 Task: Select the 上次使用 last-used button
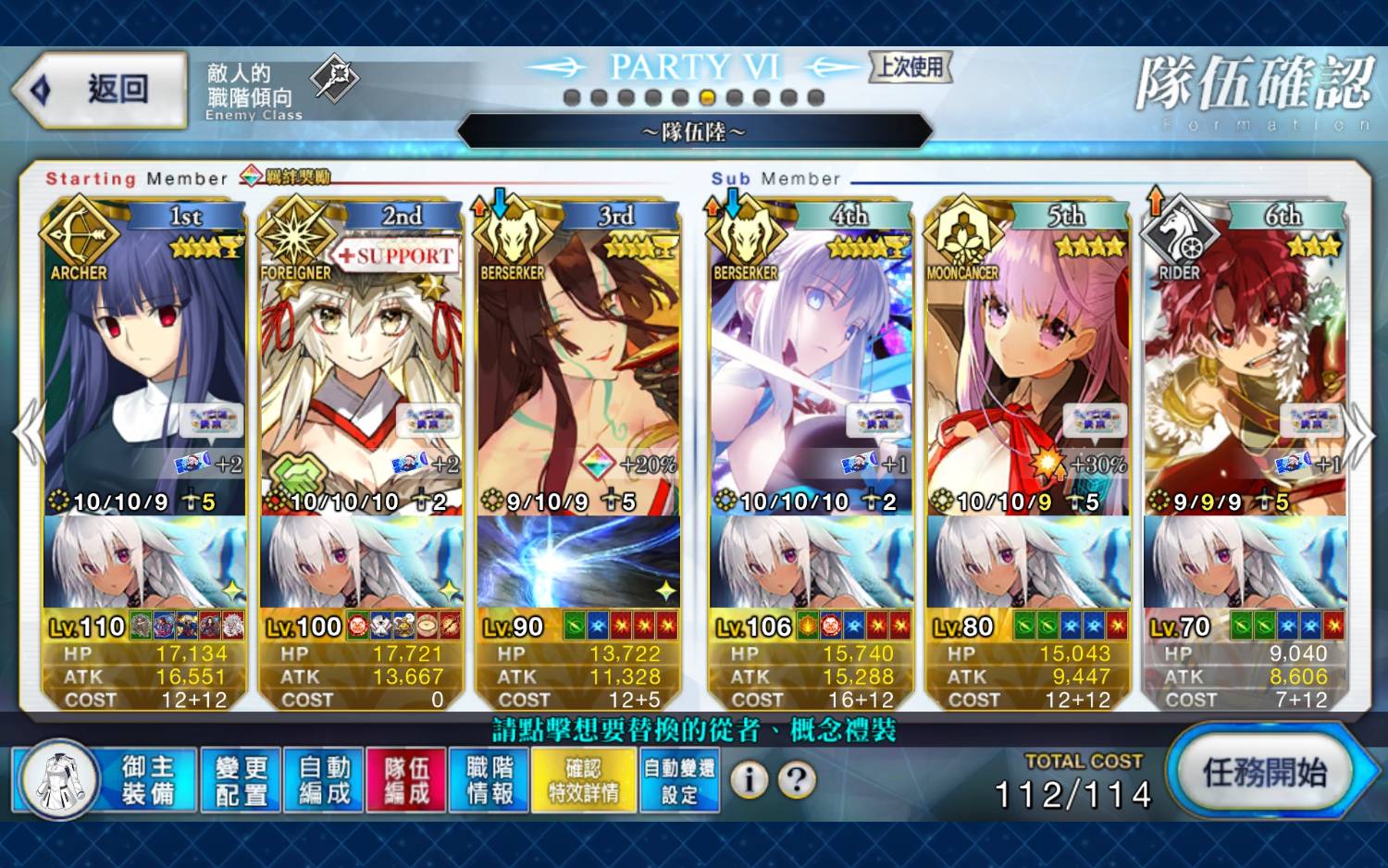click(x=911, y=67)
